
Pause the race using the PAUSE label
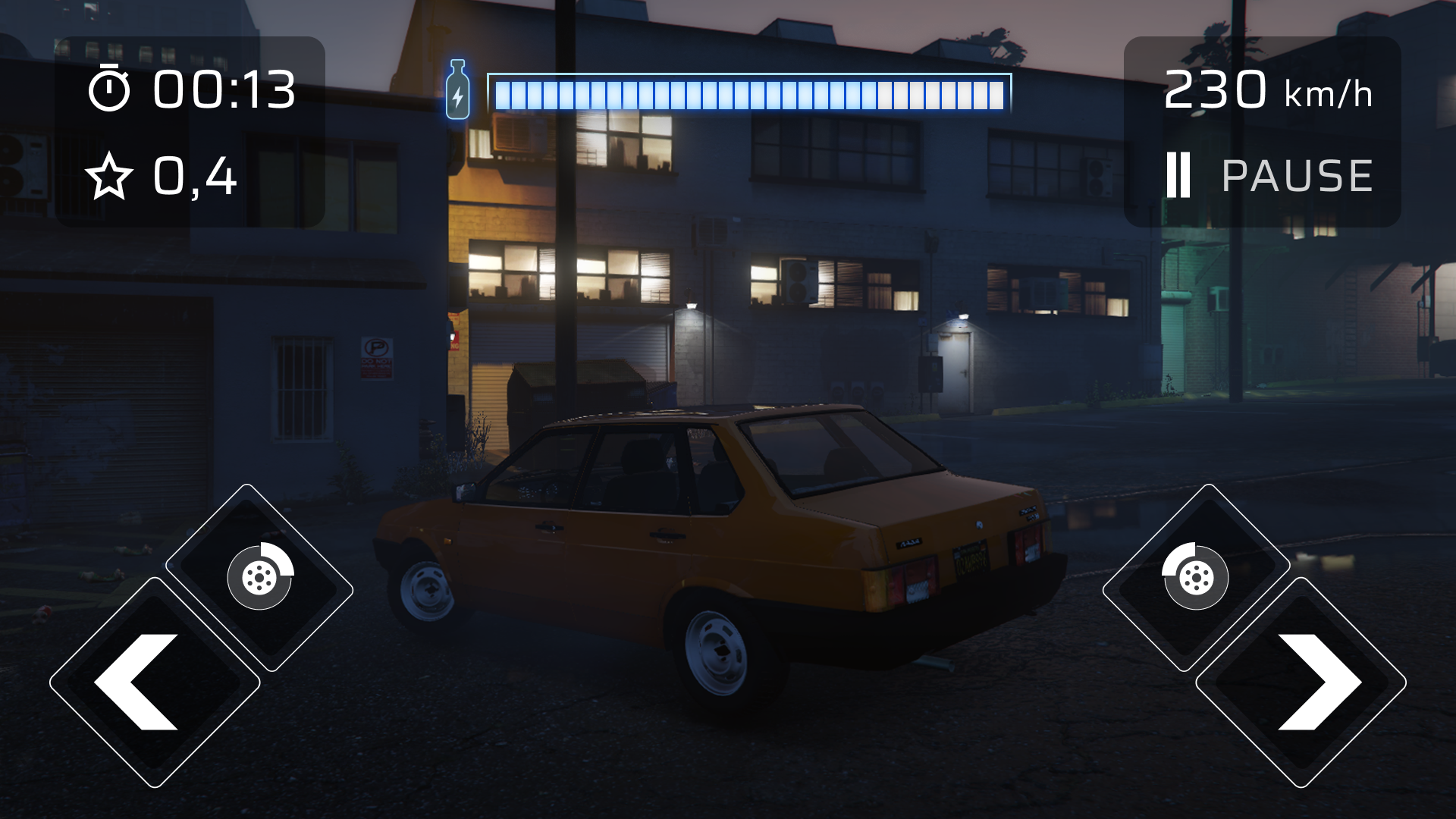1296,175
